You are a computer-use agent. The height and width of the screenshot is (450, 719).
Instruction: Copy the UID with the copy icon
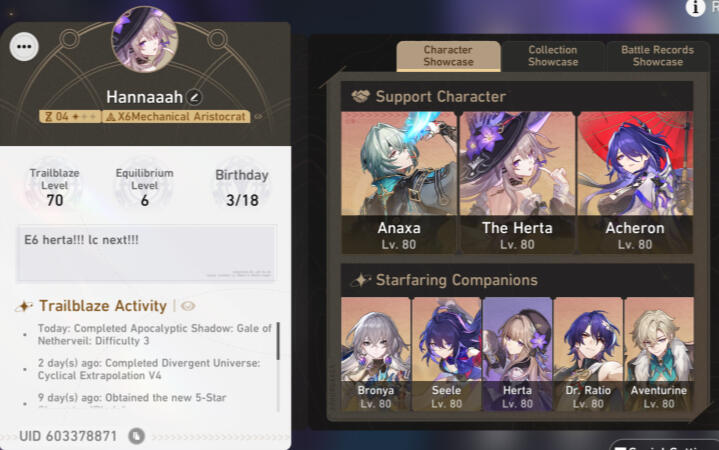point(137,436)
